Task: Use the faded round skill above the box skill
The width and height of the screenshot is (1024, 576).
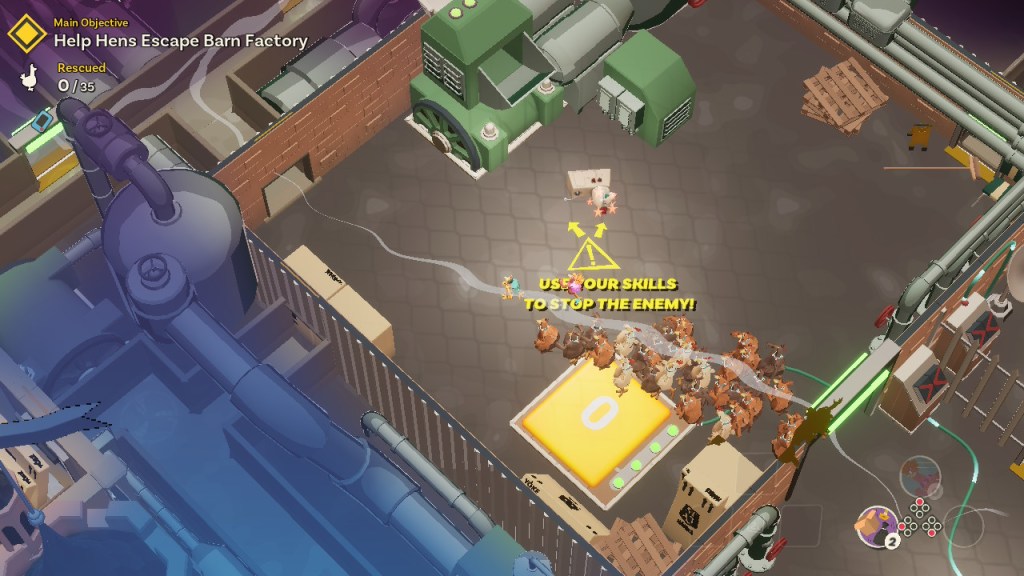Action: (919, 475)
